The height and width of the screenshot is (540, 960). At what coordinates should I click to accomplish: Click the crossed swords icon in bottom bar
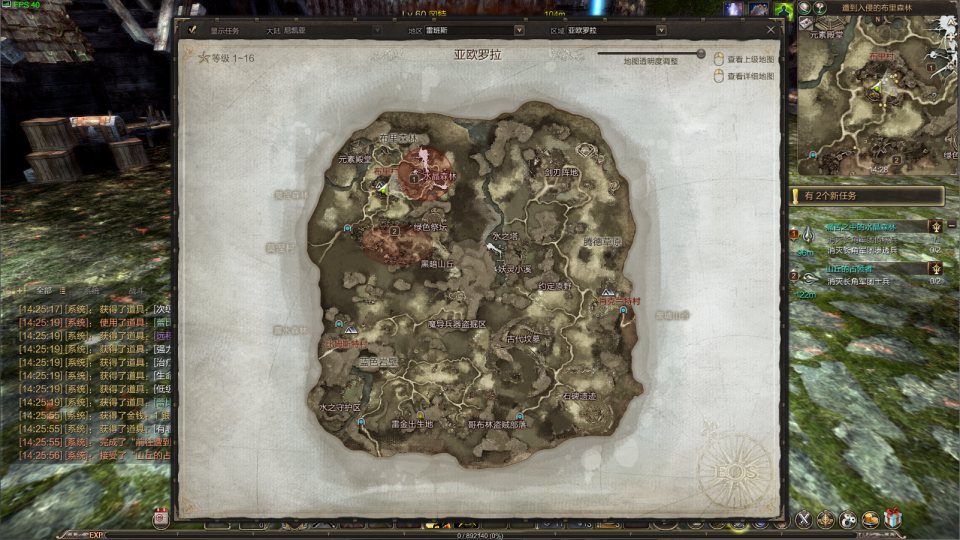click(x=803, y=518)
